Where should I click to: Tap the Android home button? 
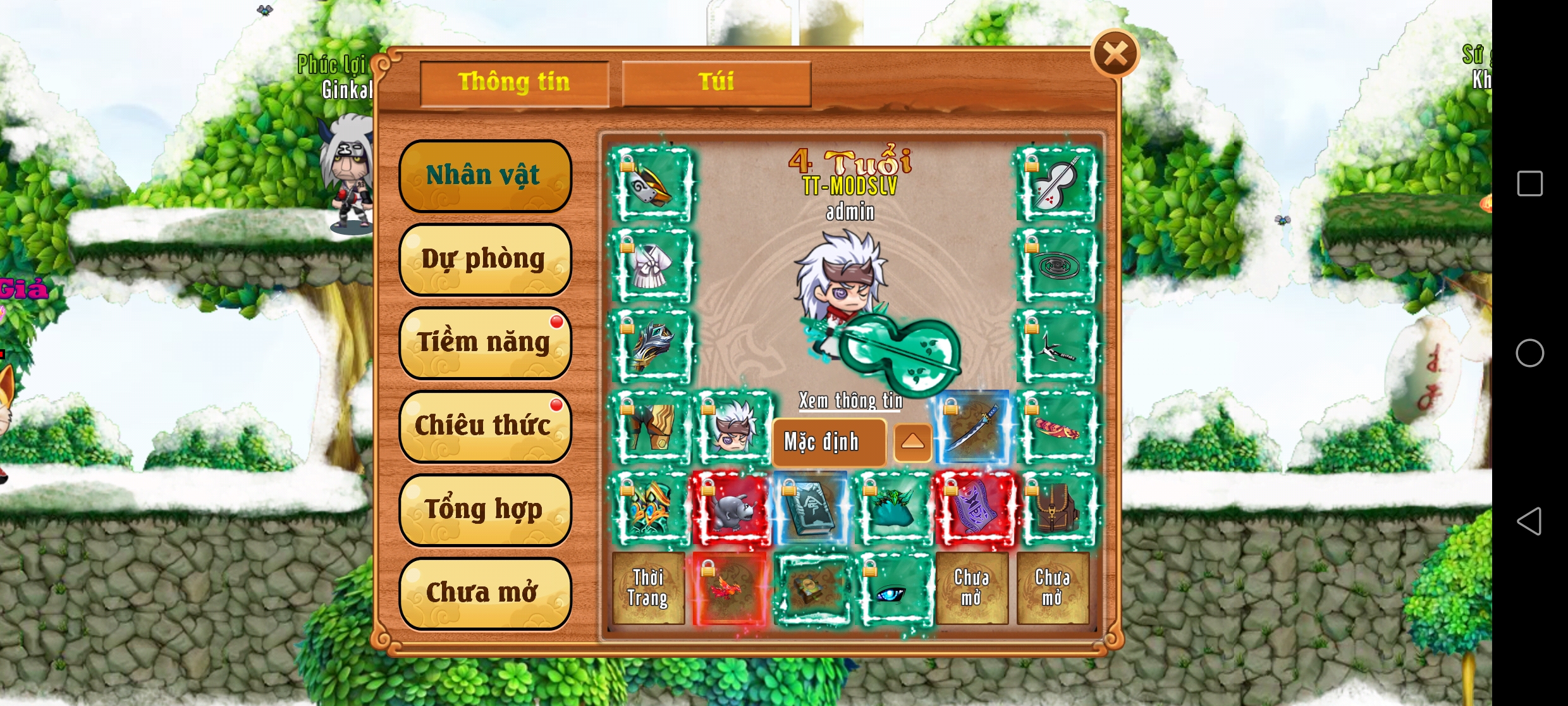pos(1529,353)
